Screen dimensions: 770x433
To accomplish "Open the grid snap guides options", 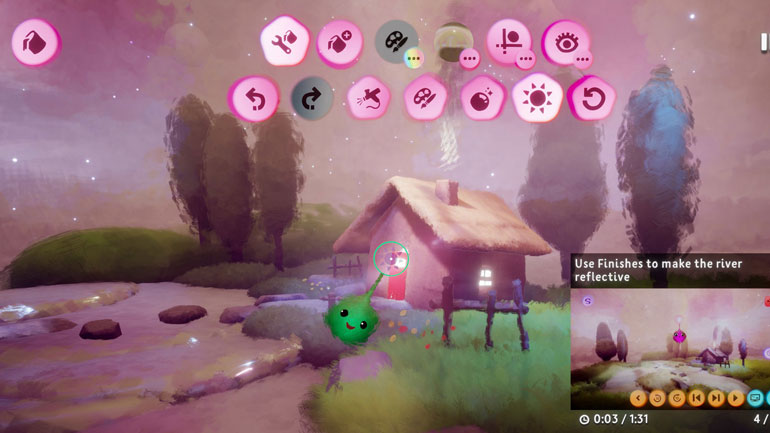I will click(x=509, y=43).
